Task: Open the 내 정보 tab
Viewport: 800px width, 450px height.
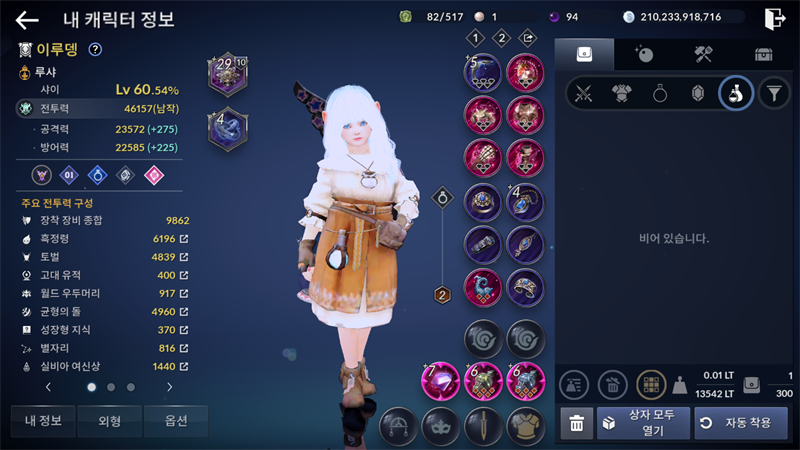Action: 43,421
